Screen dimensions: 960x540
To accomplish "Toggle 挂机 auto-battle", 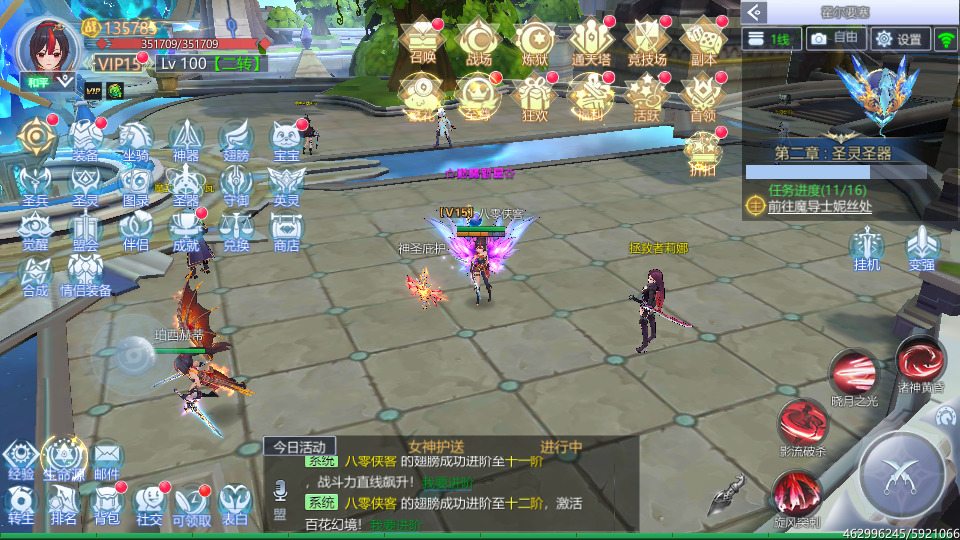I will click(867, 246).
